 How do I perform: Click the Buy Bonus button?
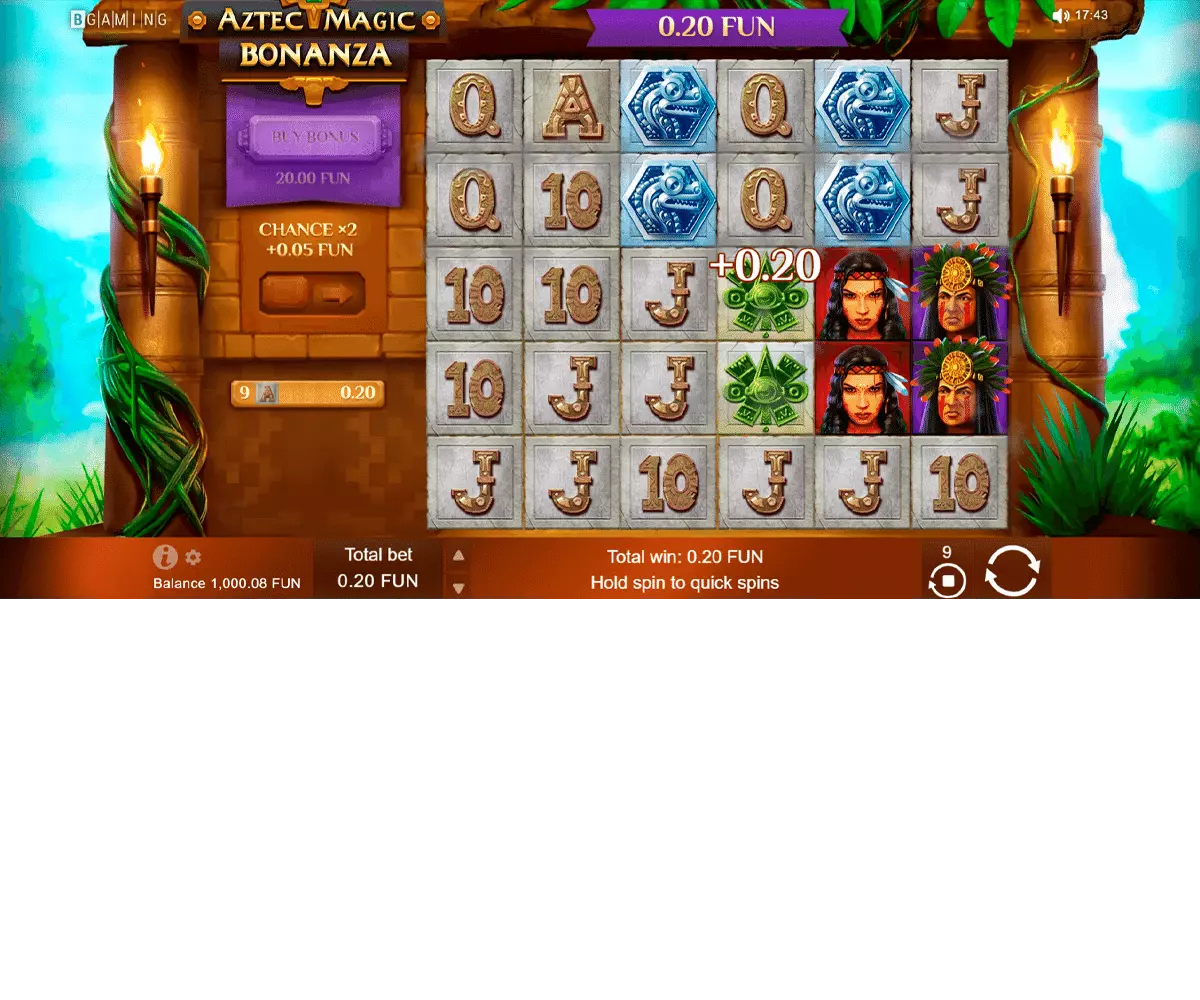click(315, 137)
